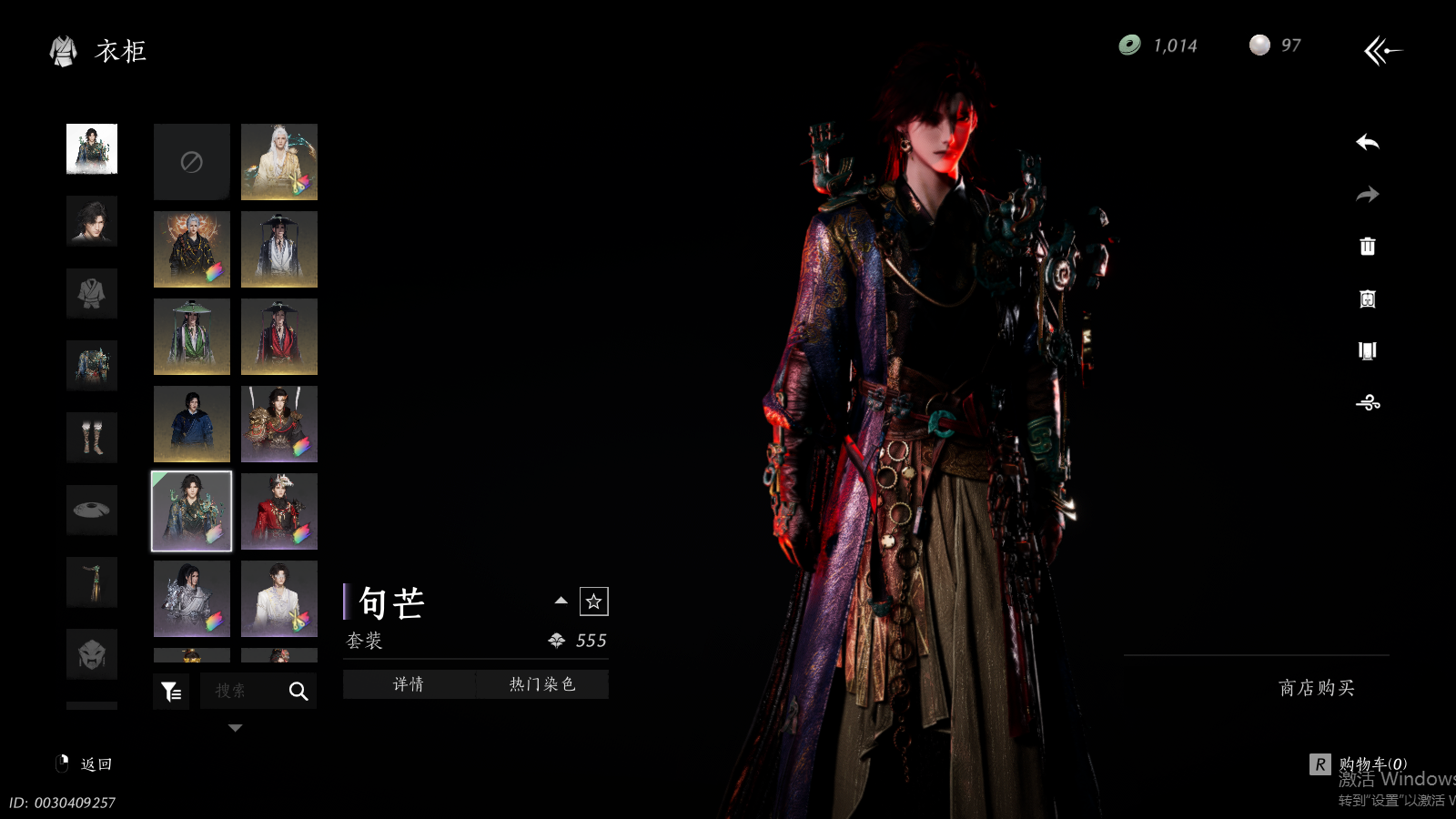
Task: Click the trash can icon
Action: 1367,247
